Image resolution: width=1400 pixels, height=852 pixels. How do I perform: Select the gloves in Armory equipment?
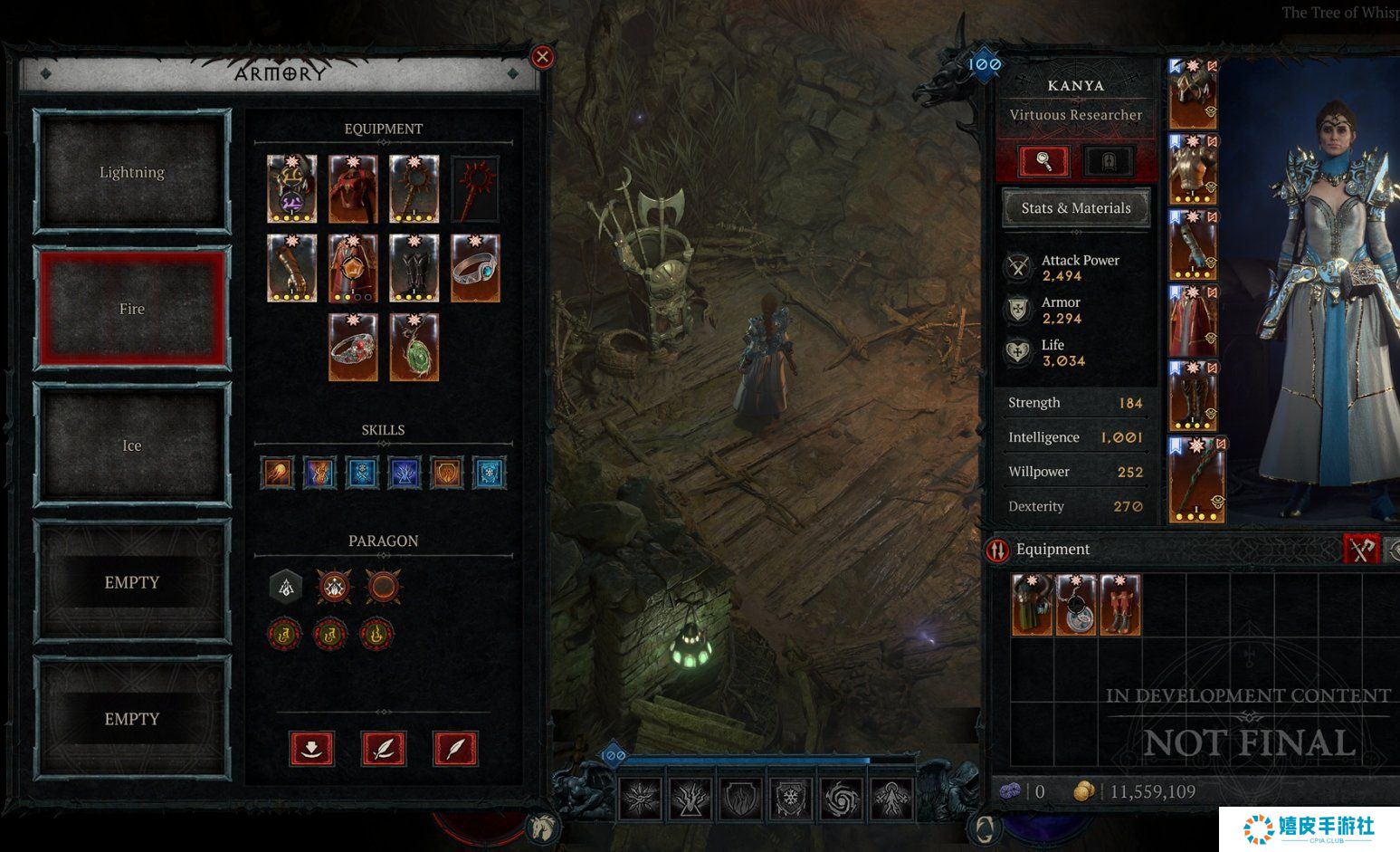[x=292, y=268]
